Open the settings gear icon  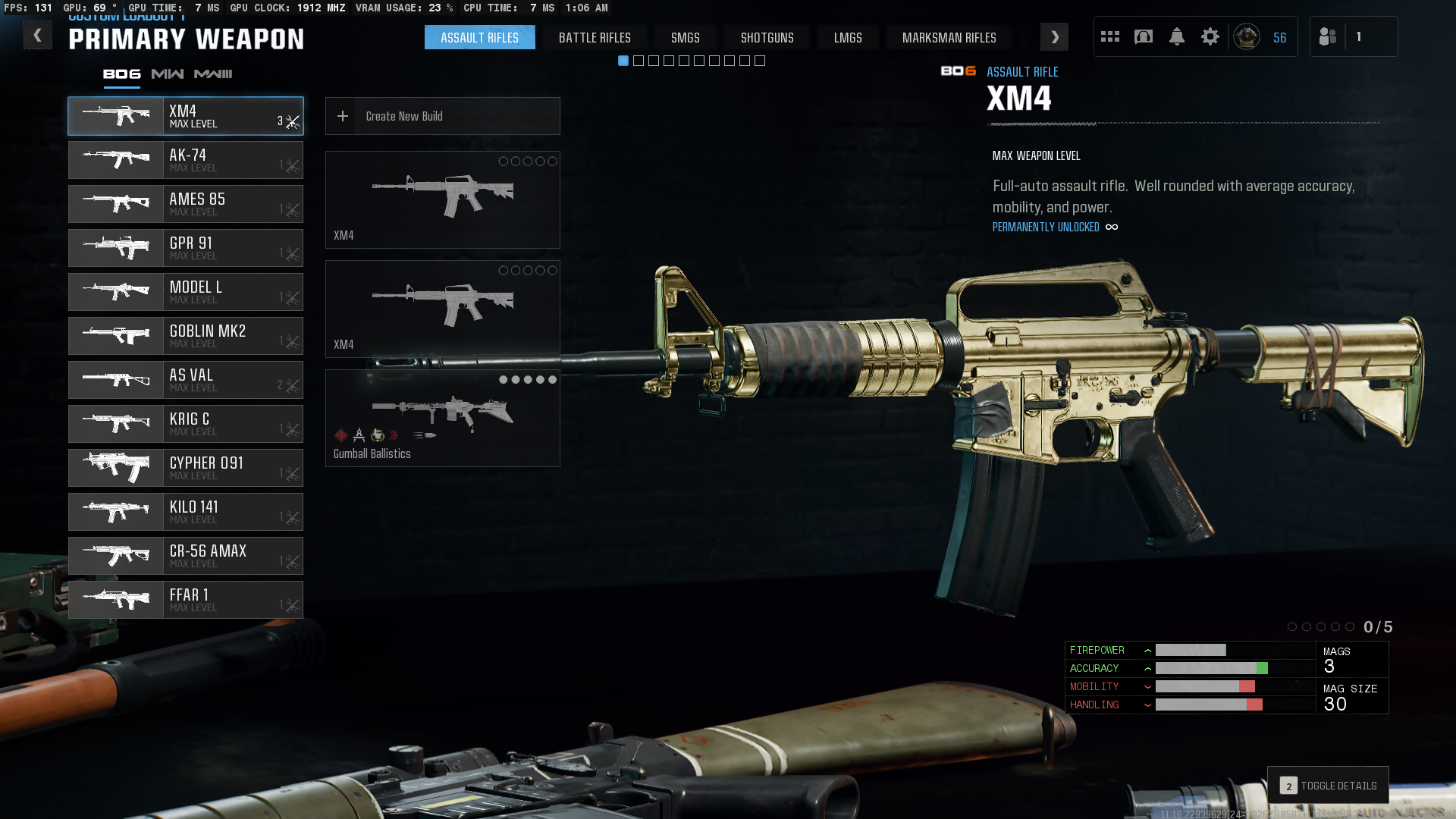point(1210,36)
